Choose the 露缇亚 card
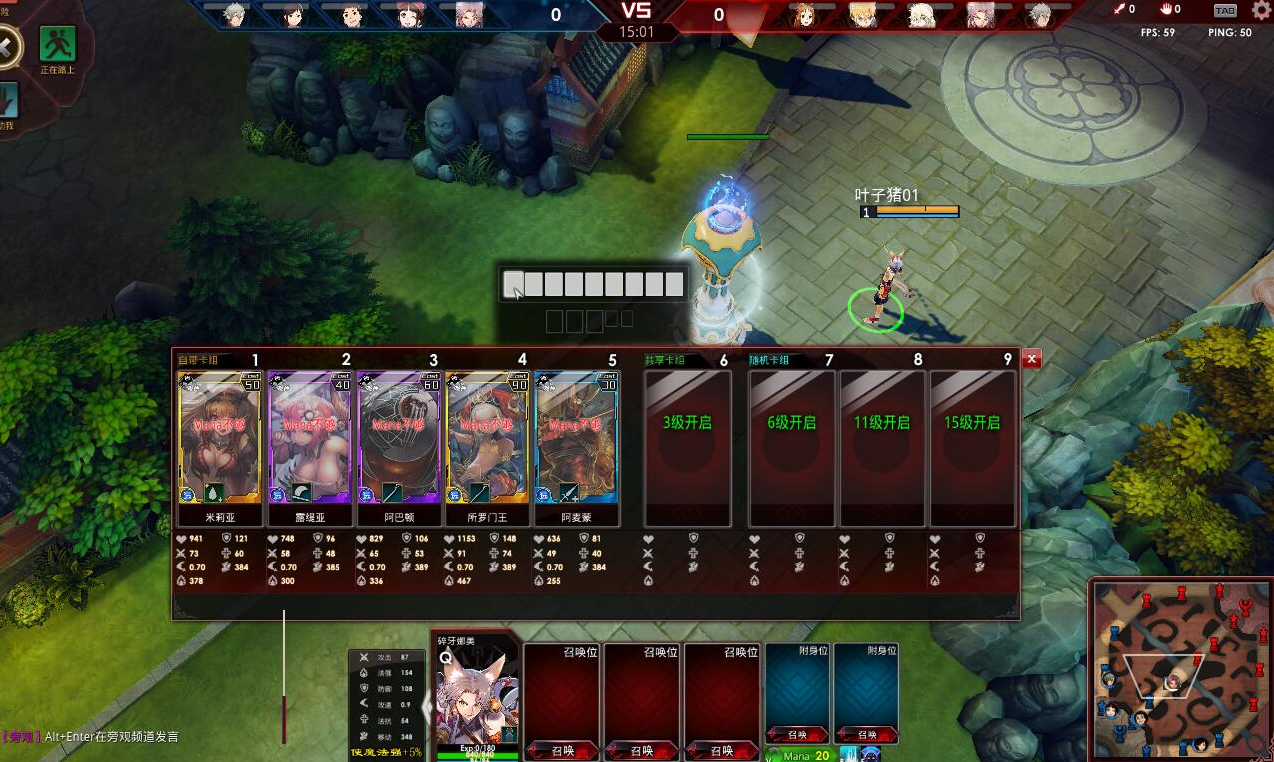1274x762 pixels. click(x=310, y=438)
